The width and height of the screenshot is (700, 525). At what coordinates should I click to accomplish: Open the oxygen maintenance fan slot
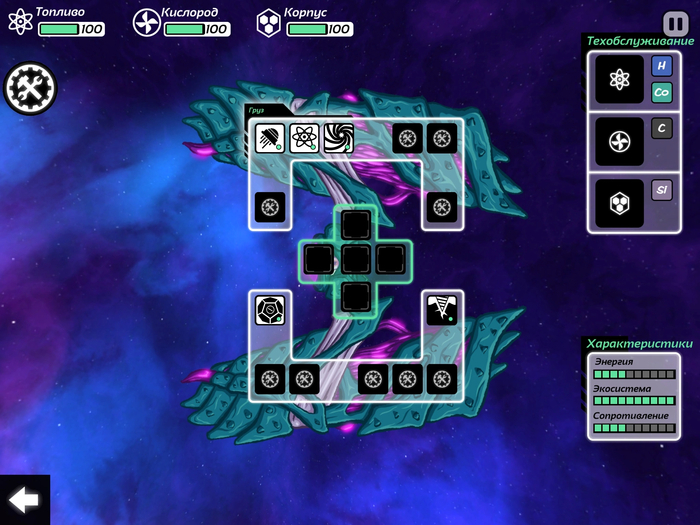coord(619,141)
